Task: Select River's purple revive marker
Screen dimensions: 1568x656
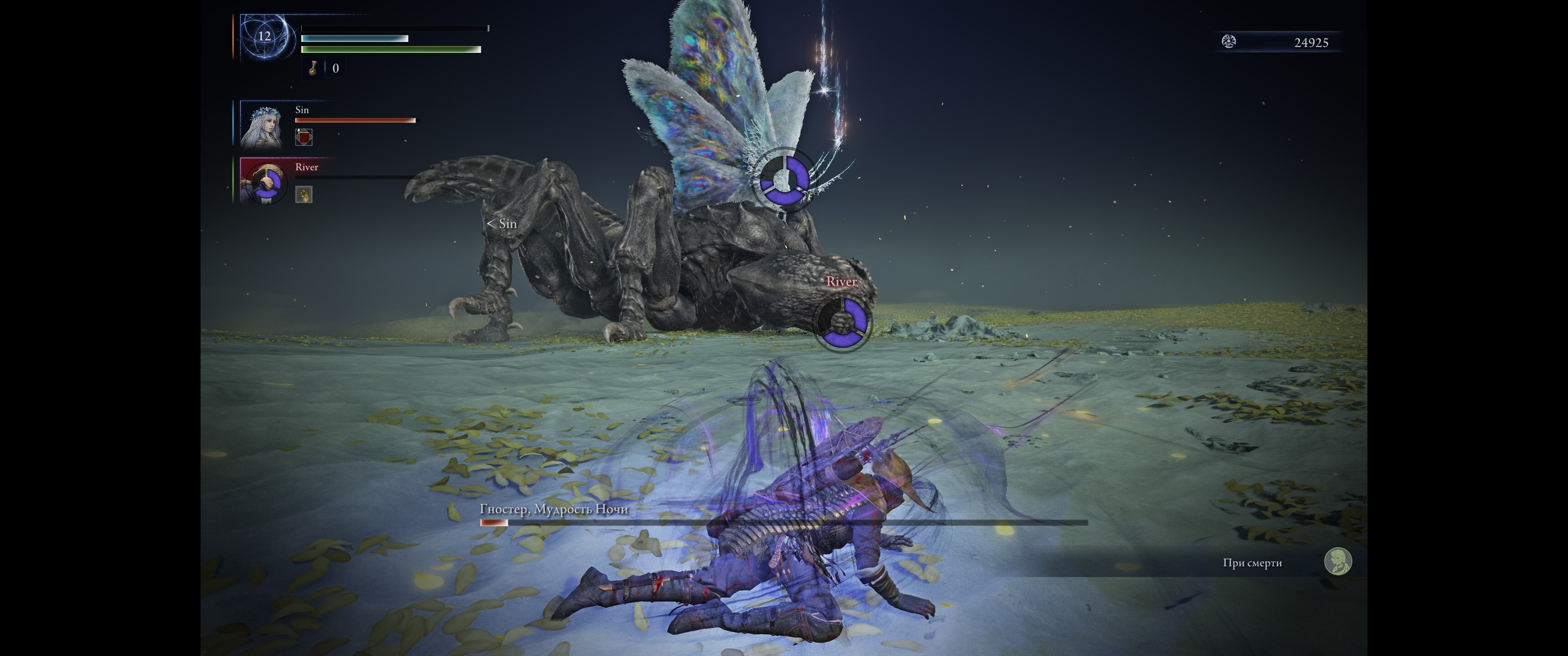Action: 842,323
